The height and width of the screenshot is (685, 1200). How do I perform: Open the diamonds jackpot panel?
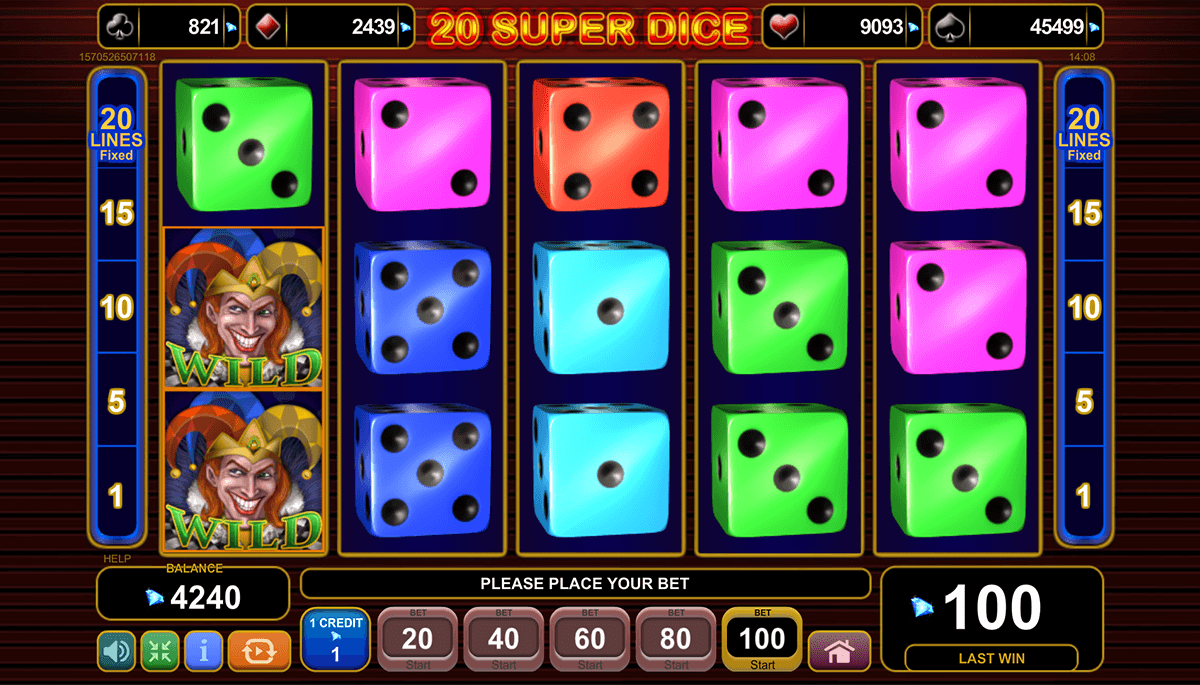point(337,27)
